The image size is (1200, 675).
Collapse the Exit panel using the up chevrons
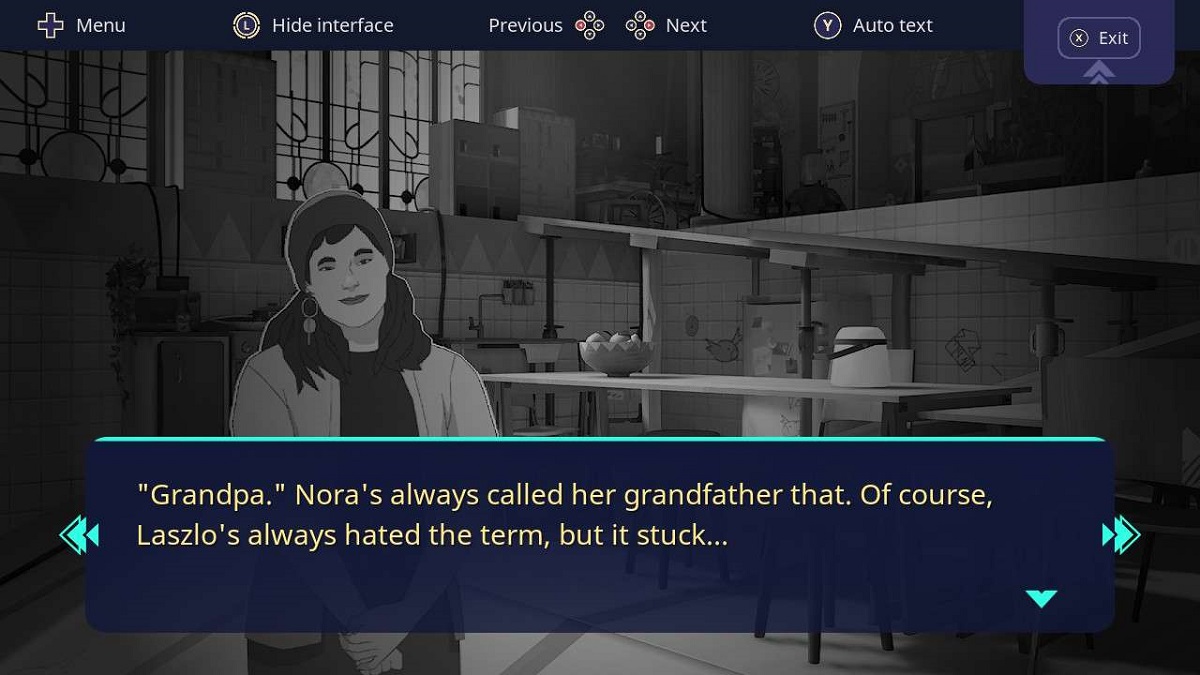[1099, 72]
